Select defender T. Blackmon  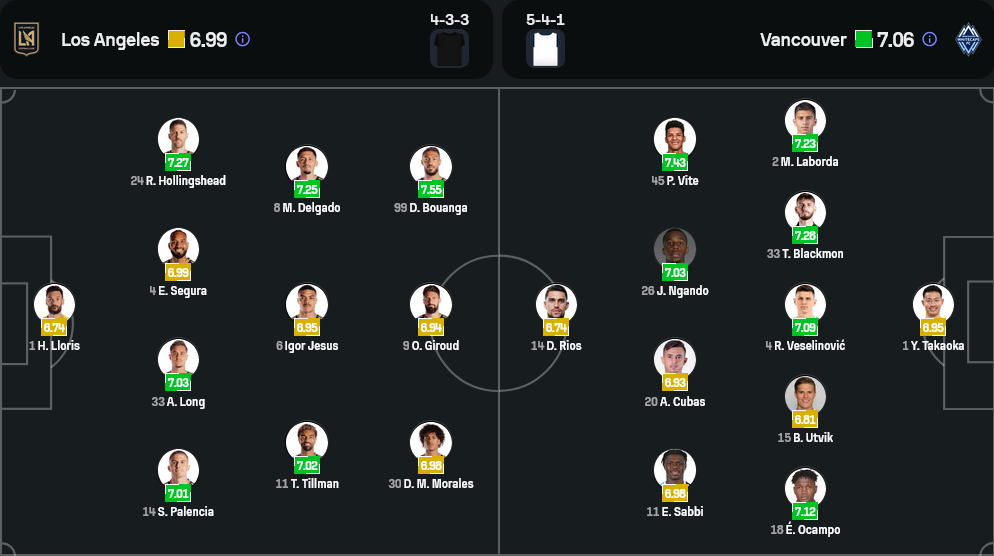pos(805,213)
